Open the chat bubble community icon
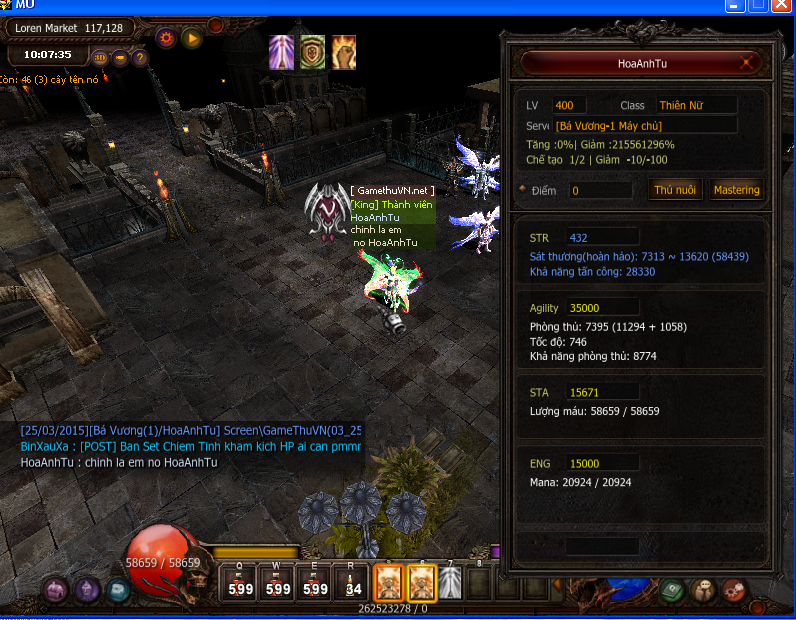Viewport: 796px width, 620px height. click(x=704, y=590)
